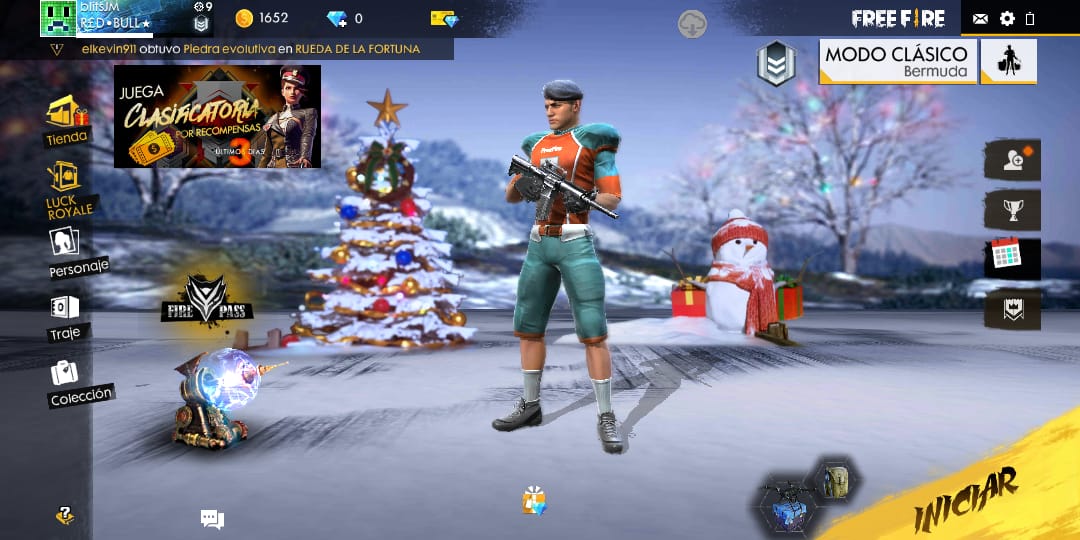Open the question mark help icon
Image resolution: width=1080 pixels, height=540 pixels.
tap(65, 515)
